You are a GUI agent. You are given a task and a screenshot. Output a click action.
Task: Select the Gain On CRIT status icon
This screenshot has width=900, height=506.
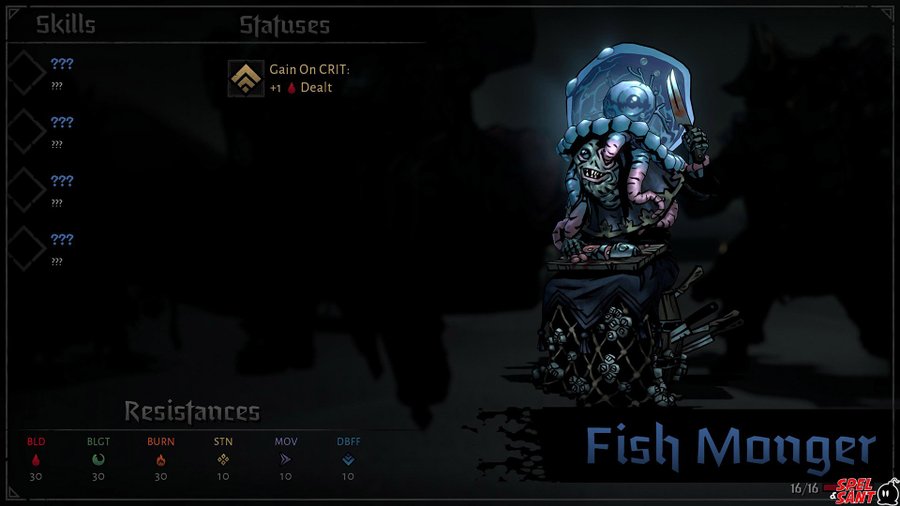240,78
